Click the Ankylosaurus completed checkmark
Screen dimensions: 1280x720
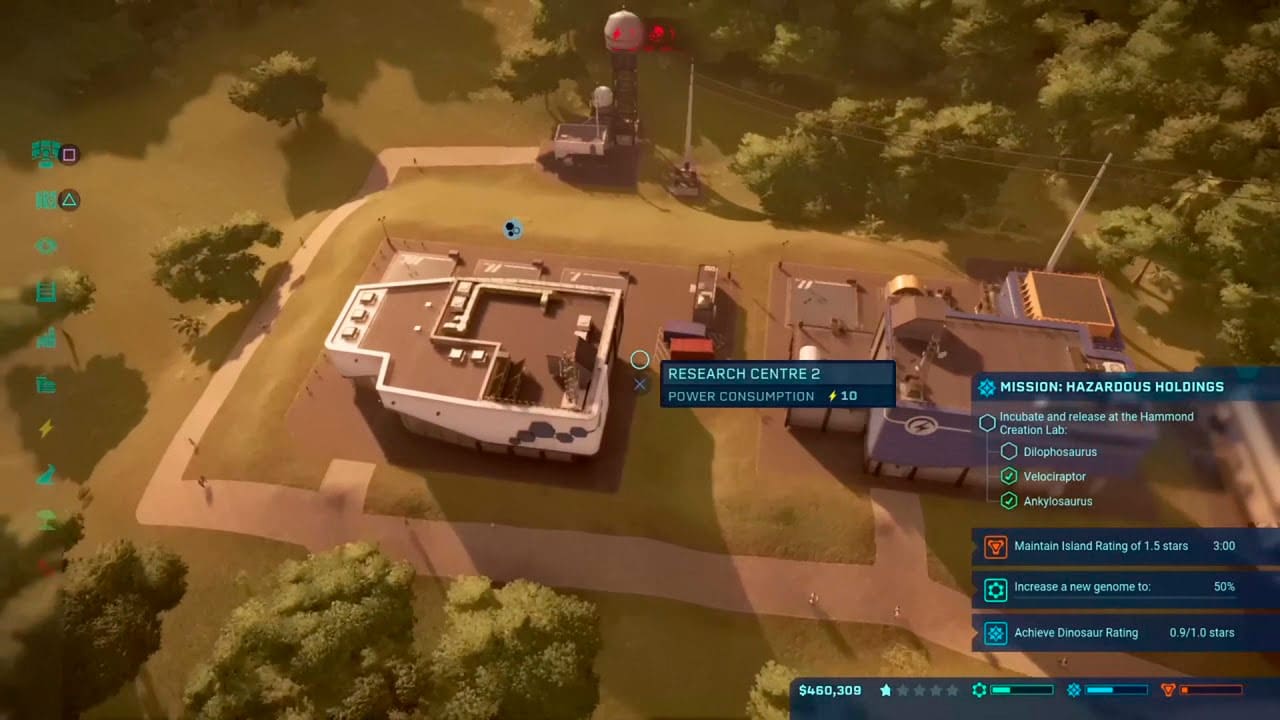click(x=1009, y=501)
